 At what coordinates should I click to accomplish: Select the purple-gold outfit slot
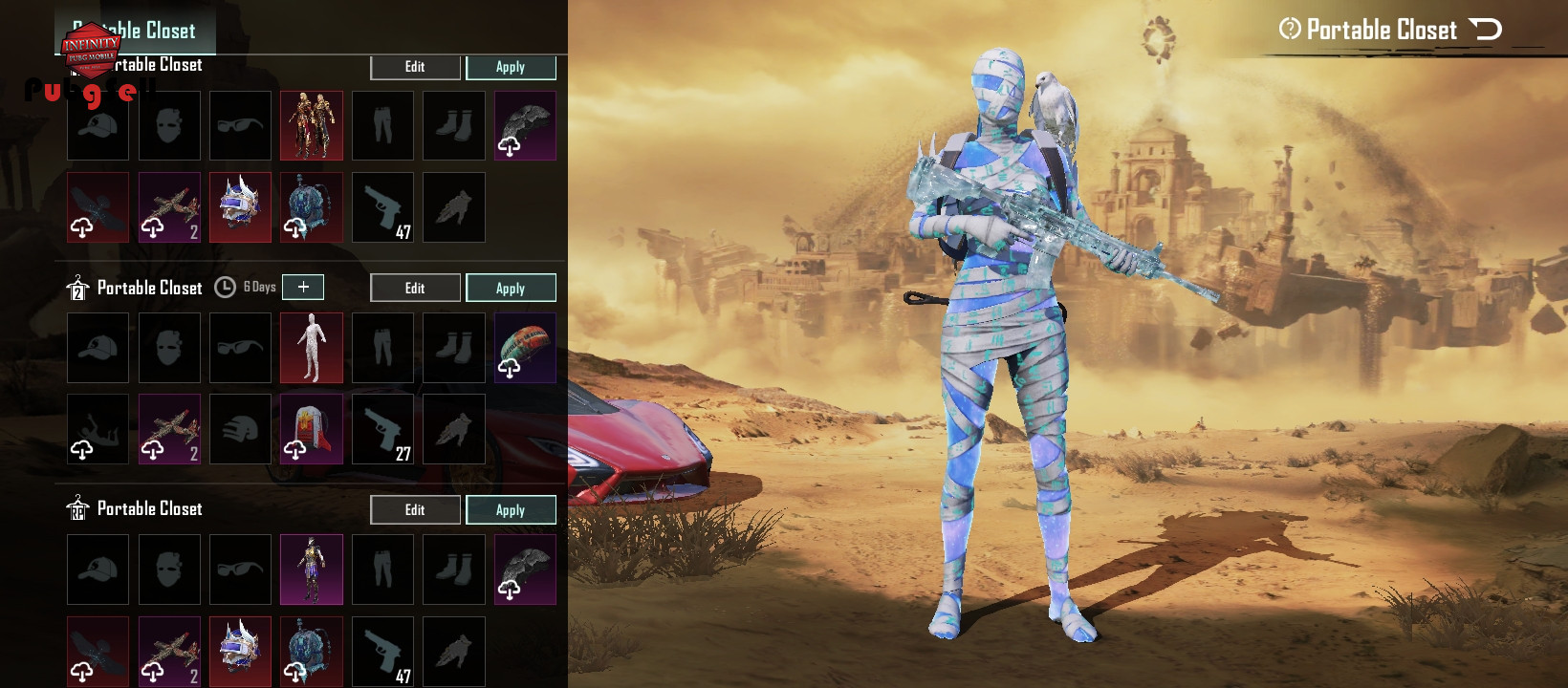(x=312, y=570)
